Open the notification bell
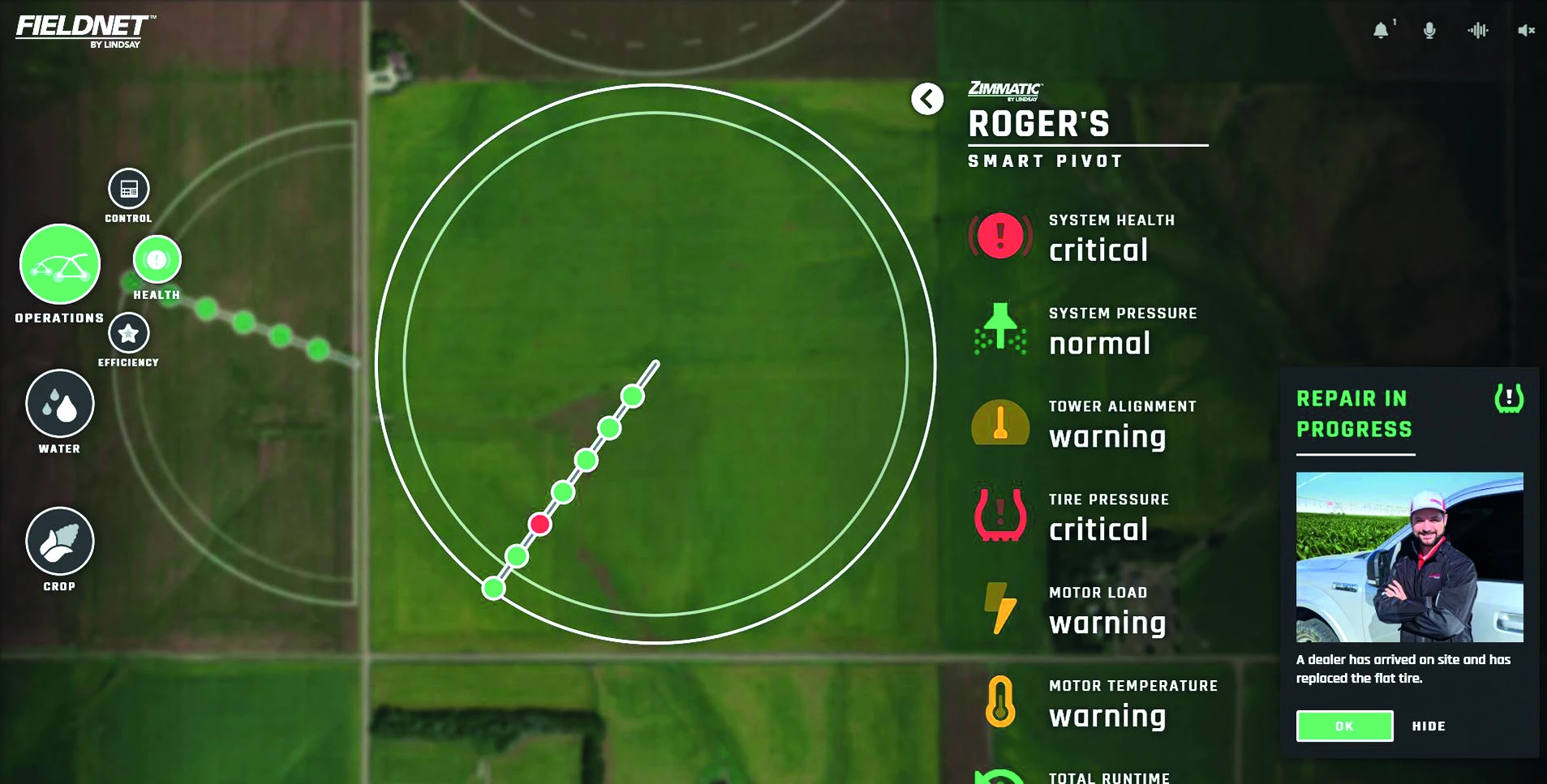 [x=1381, y=31]
